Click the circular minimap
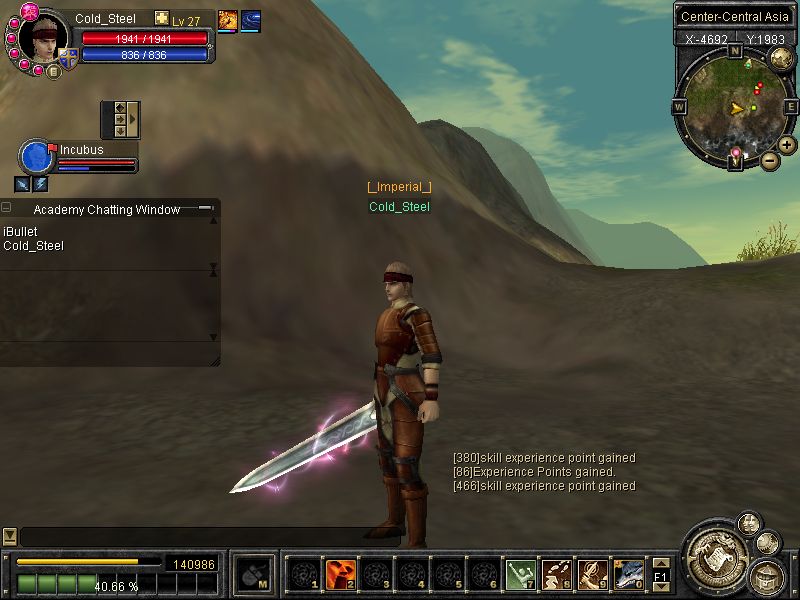Image resolution: width=800 pixels, height=600 pixels. click(x=735, y=105)
